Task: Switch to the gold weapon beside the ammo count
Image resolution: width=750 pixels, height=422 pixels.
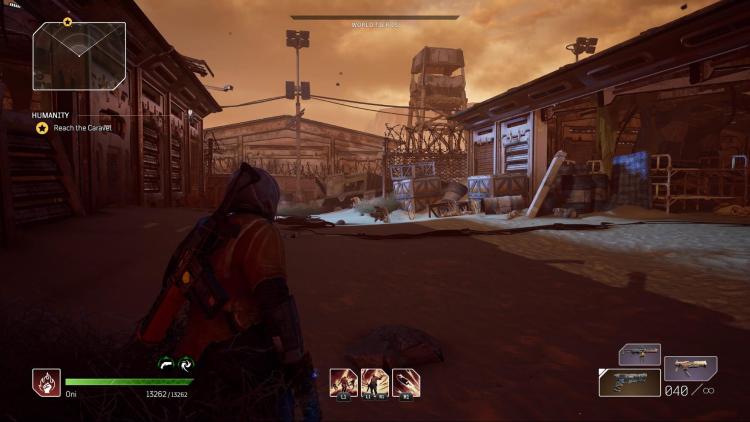Action: 690,368
